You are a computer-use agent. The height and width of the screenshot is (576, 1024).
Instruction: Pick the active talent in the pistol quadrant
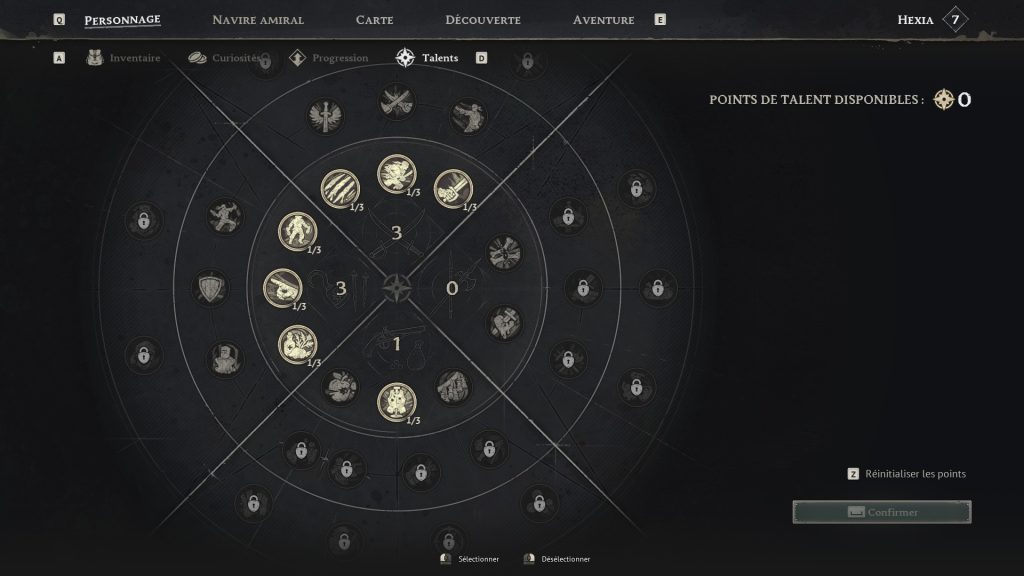(x=396, y=401)
